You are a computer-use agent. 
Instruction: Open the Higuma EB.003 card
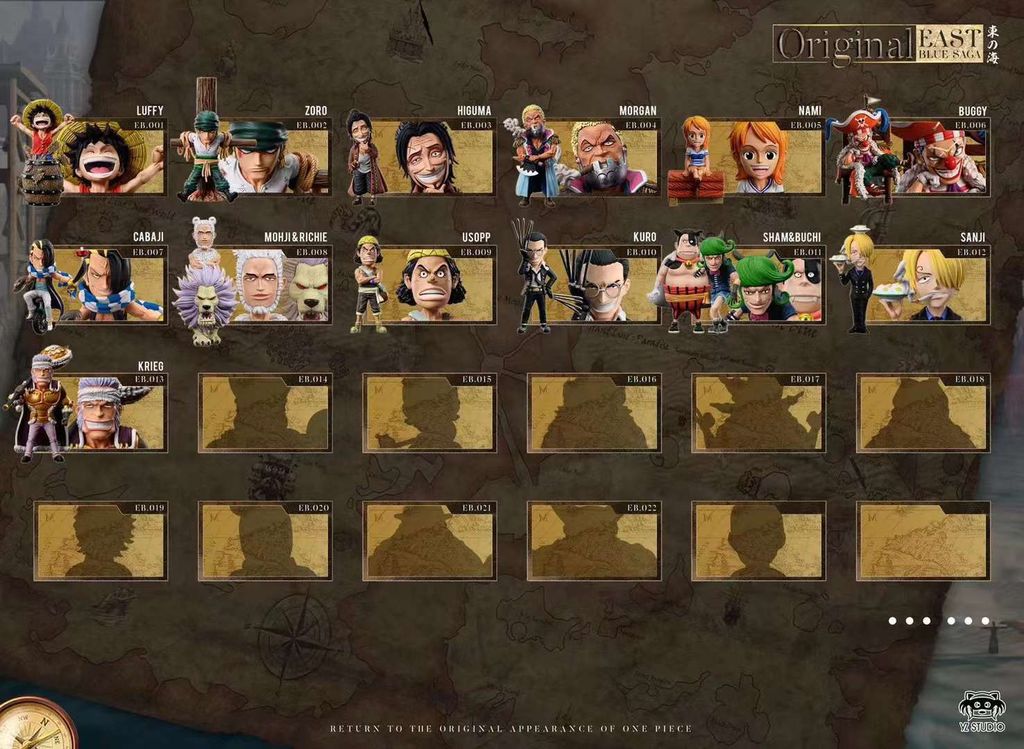click(429, 157)
